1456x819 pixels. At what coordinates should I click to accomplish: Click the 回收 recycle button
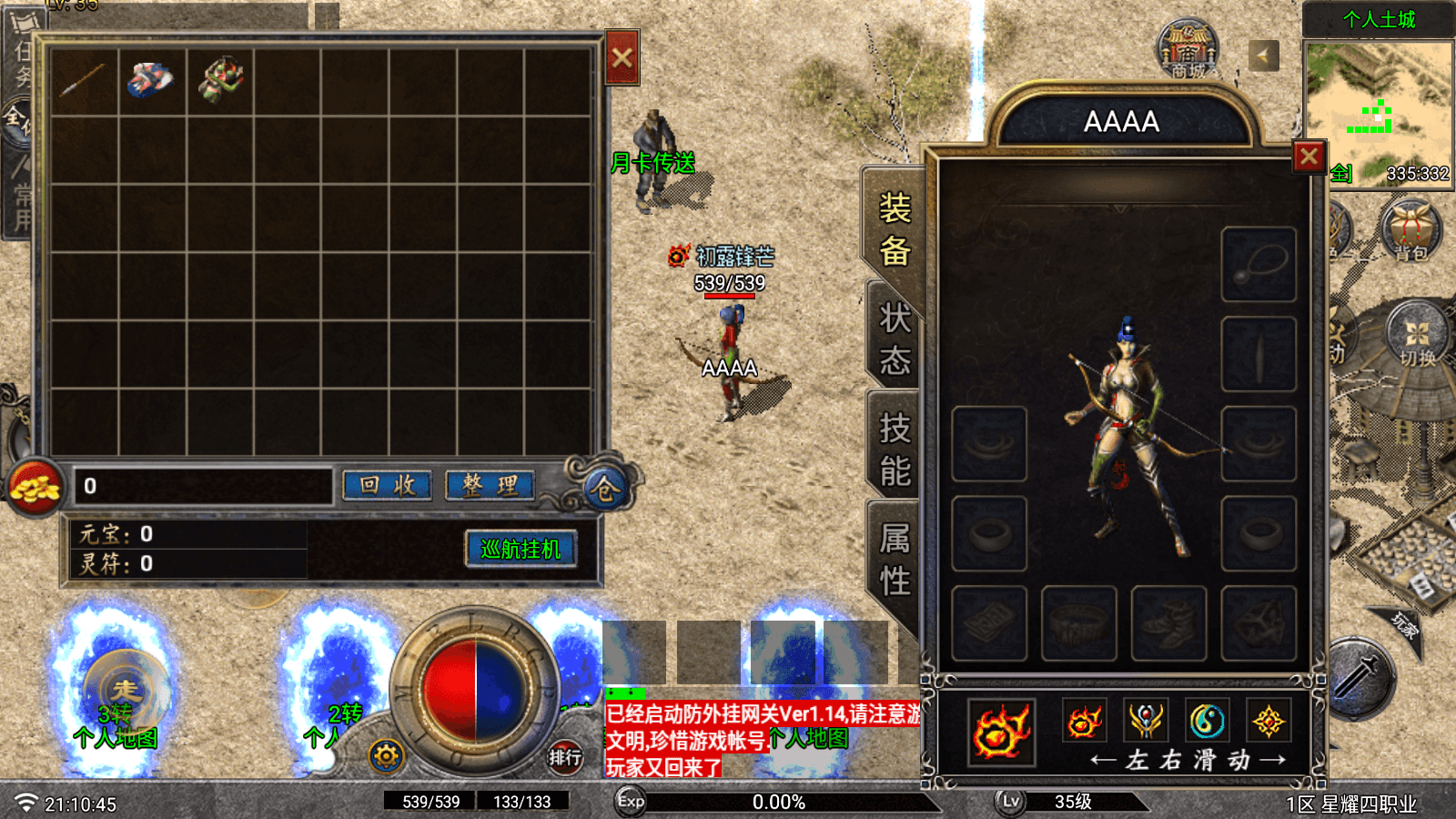(389, 486)
